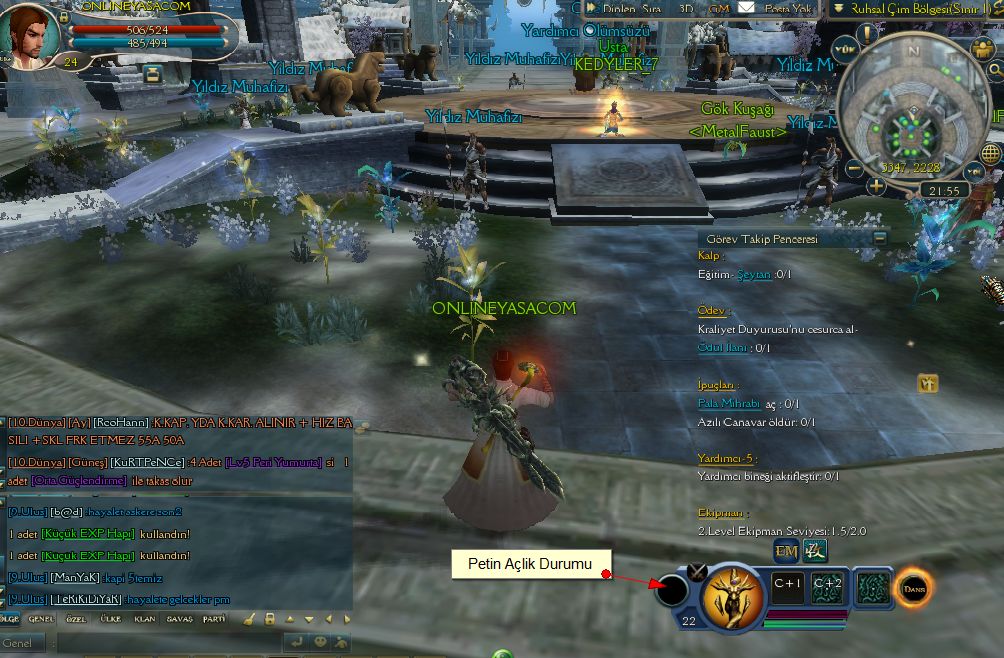
Task: Zoom in the minimap with plus button
Action: point(877,185)
